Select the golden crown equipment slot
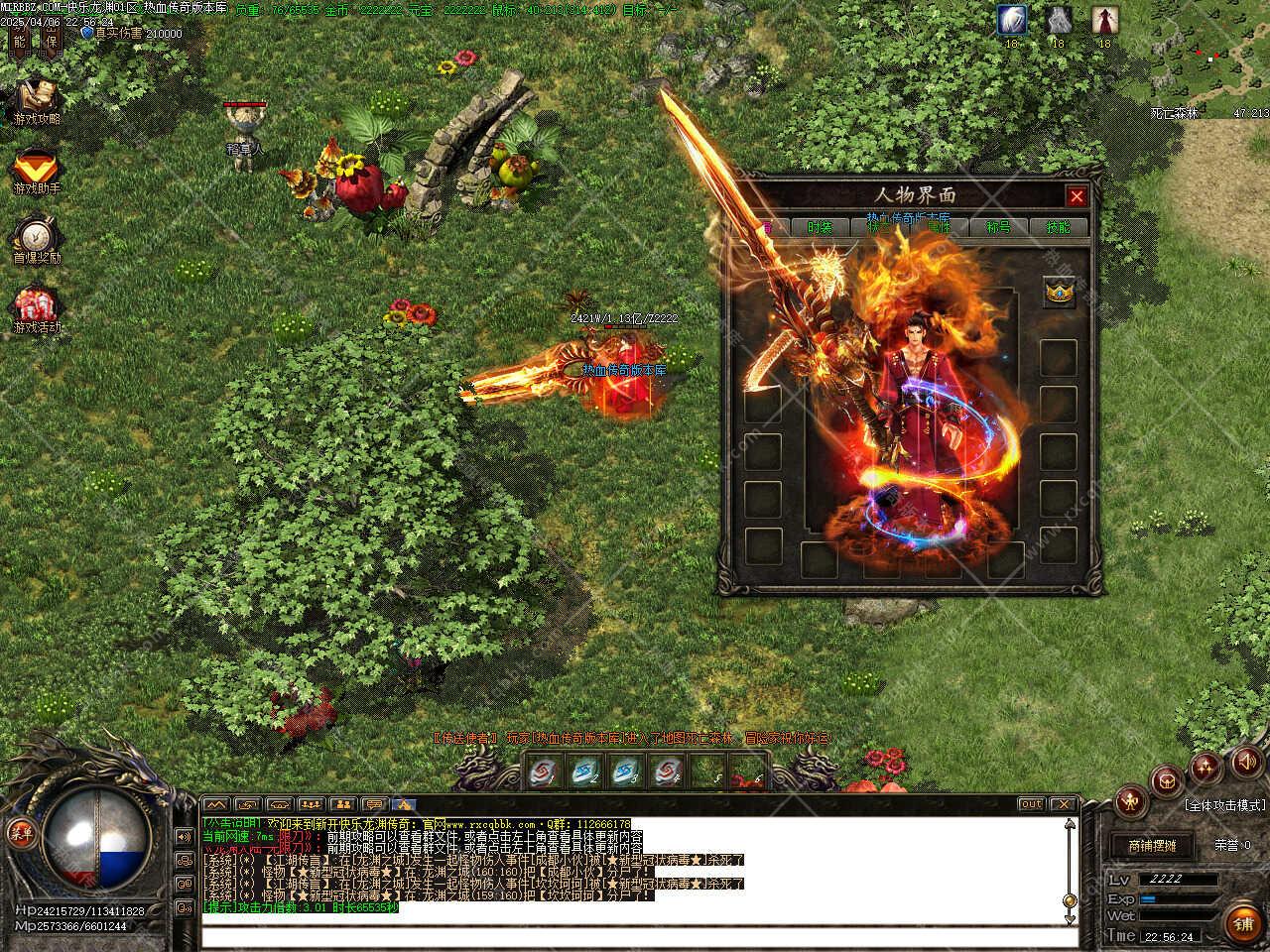Screen dimensions: 1270x952 click(1059, 294)
